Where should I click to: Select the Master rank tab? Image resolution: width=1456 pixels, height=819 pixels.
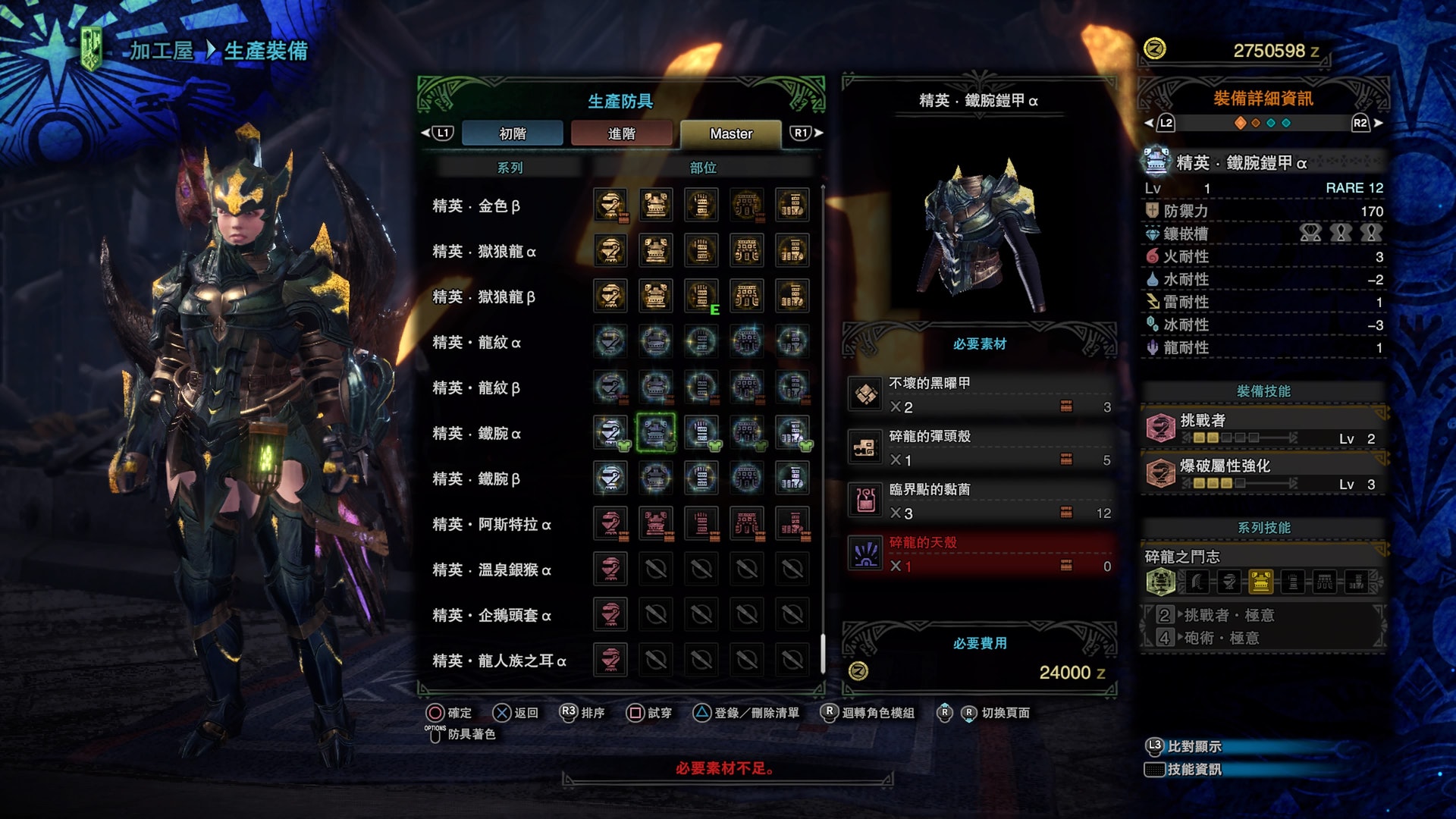point(730,133)
